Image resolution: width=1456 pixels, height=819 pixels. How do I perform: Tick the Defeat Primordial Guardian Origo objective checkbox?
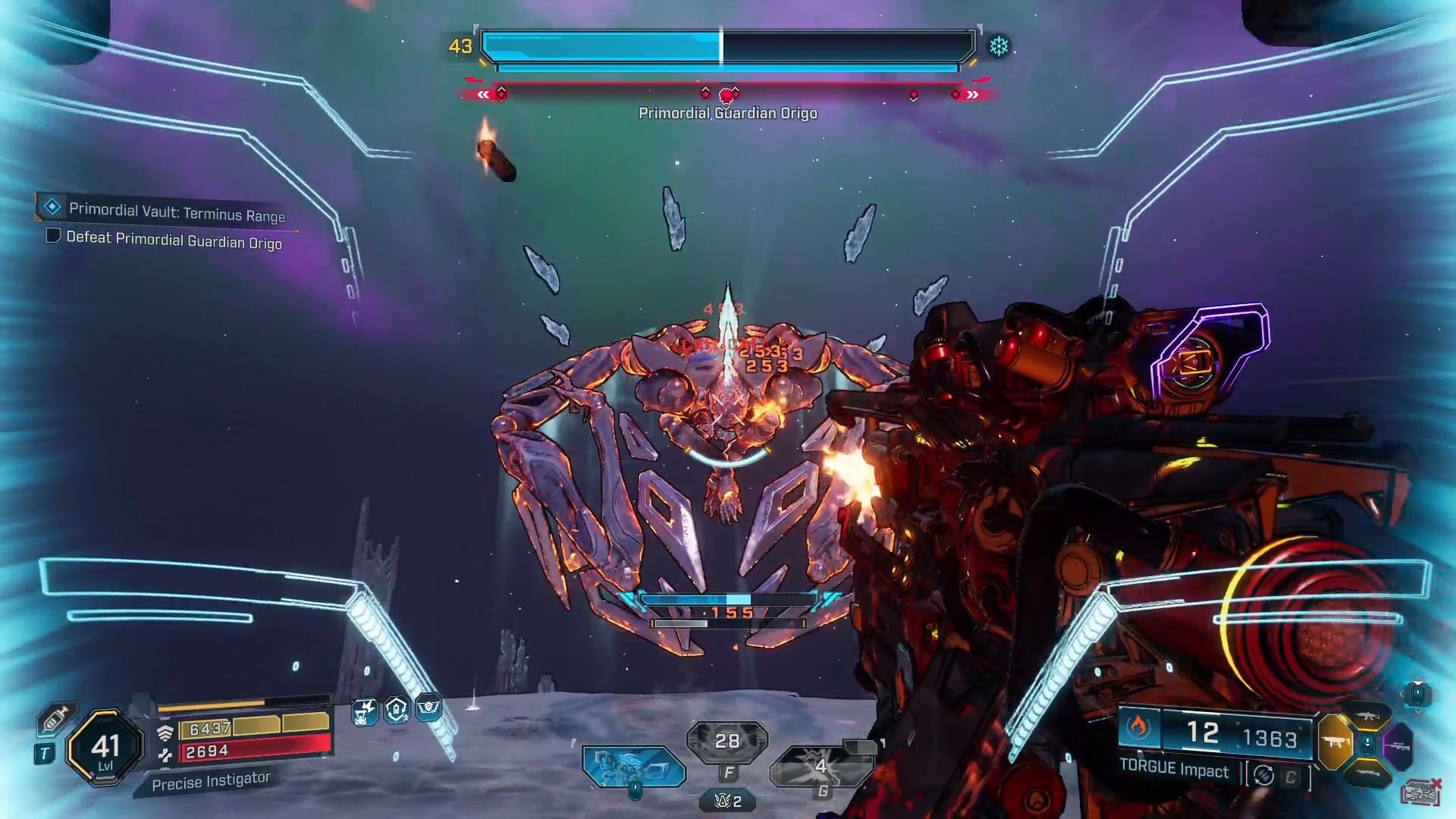click(53, 236)
